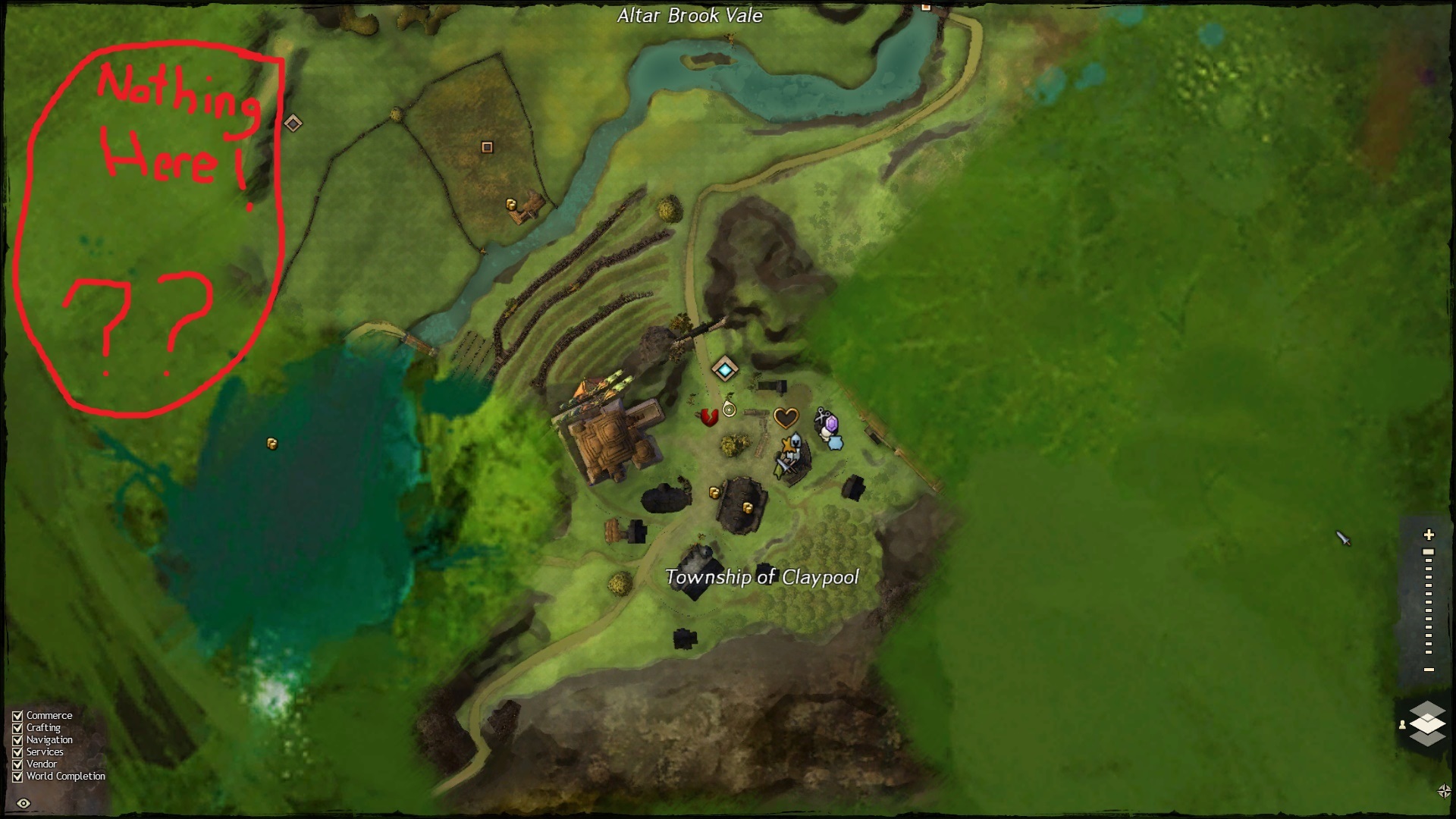Disable the Navigation map filter
Screen dimensions: 1456x819
point(17,740)
